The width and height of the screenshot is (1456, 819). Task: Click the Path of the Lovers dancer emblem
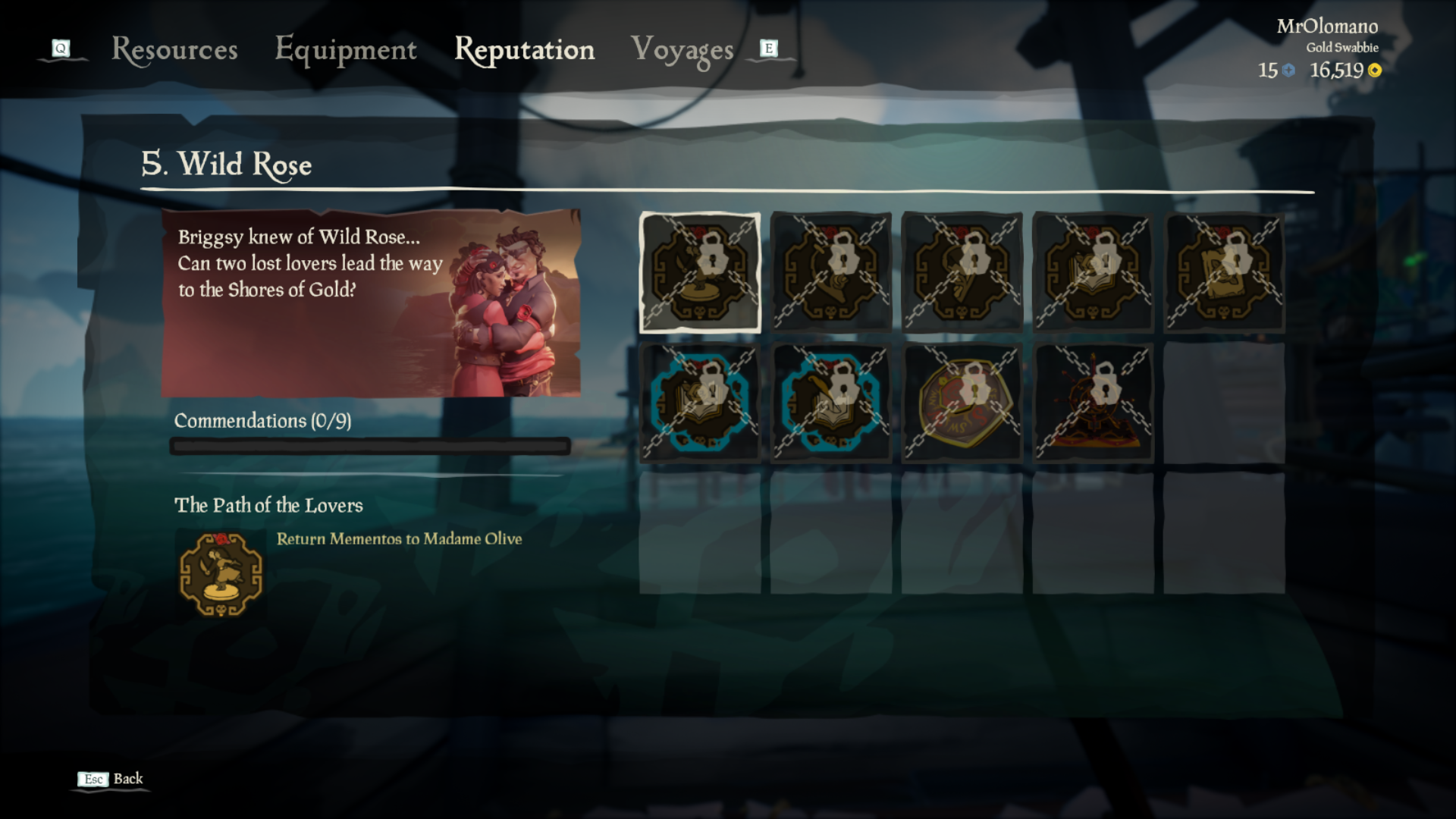[x=221, y=573]
